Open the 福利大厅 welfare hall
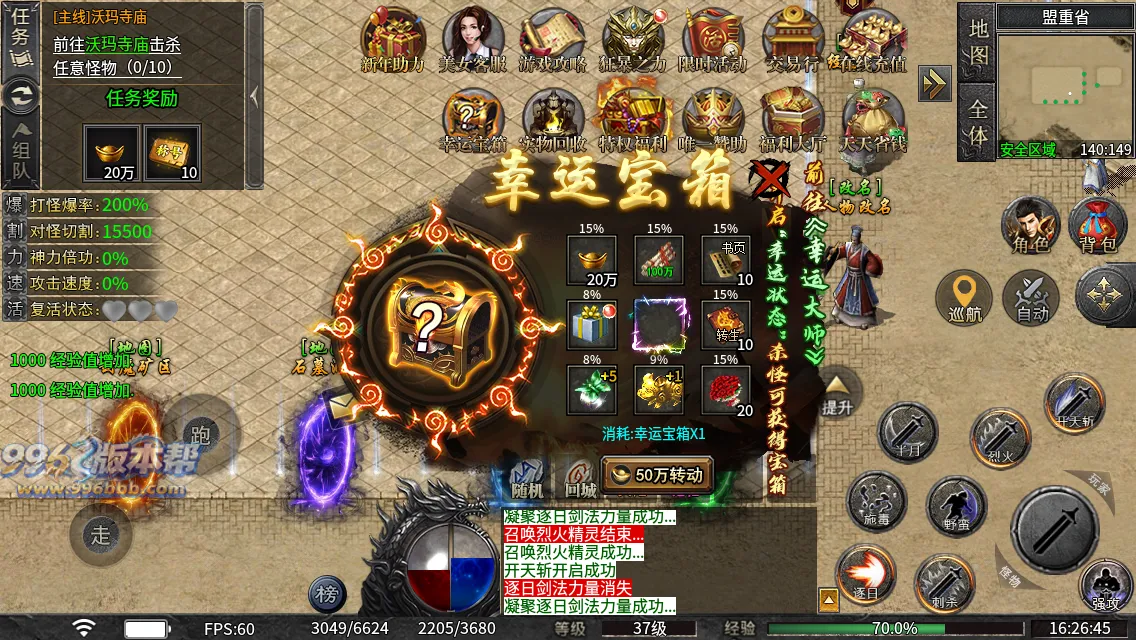This screenshot has width=1136, height=640. 793,121
